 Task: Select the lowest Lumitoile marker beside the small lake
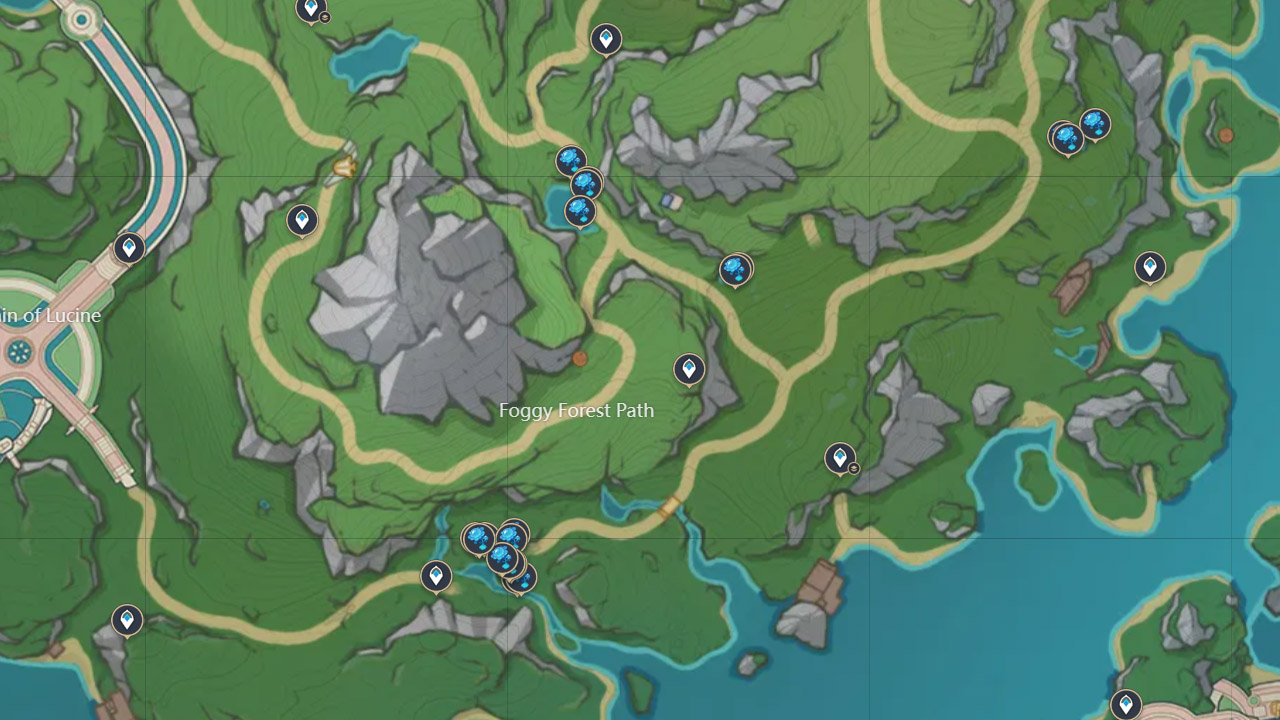click(578, 211)
